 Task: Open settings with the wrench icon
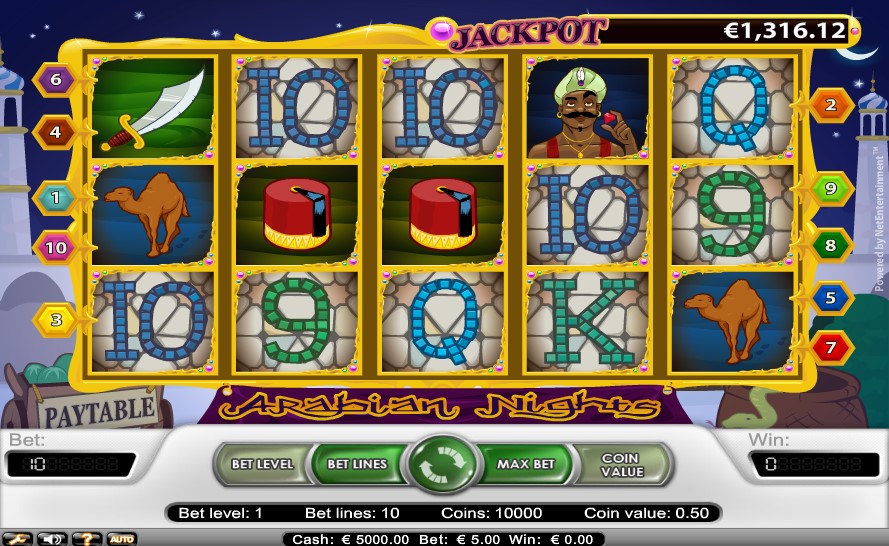[17, 539]
